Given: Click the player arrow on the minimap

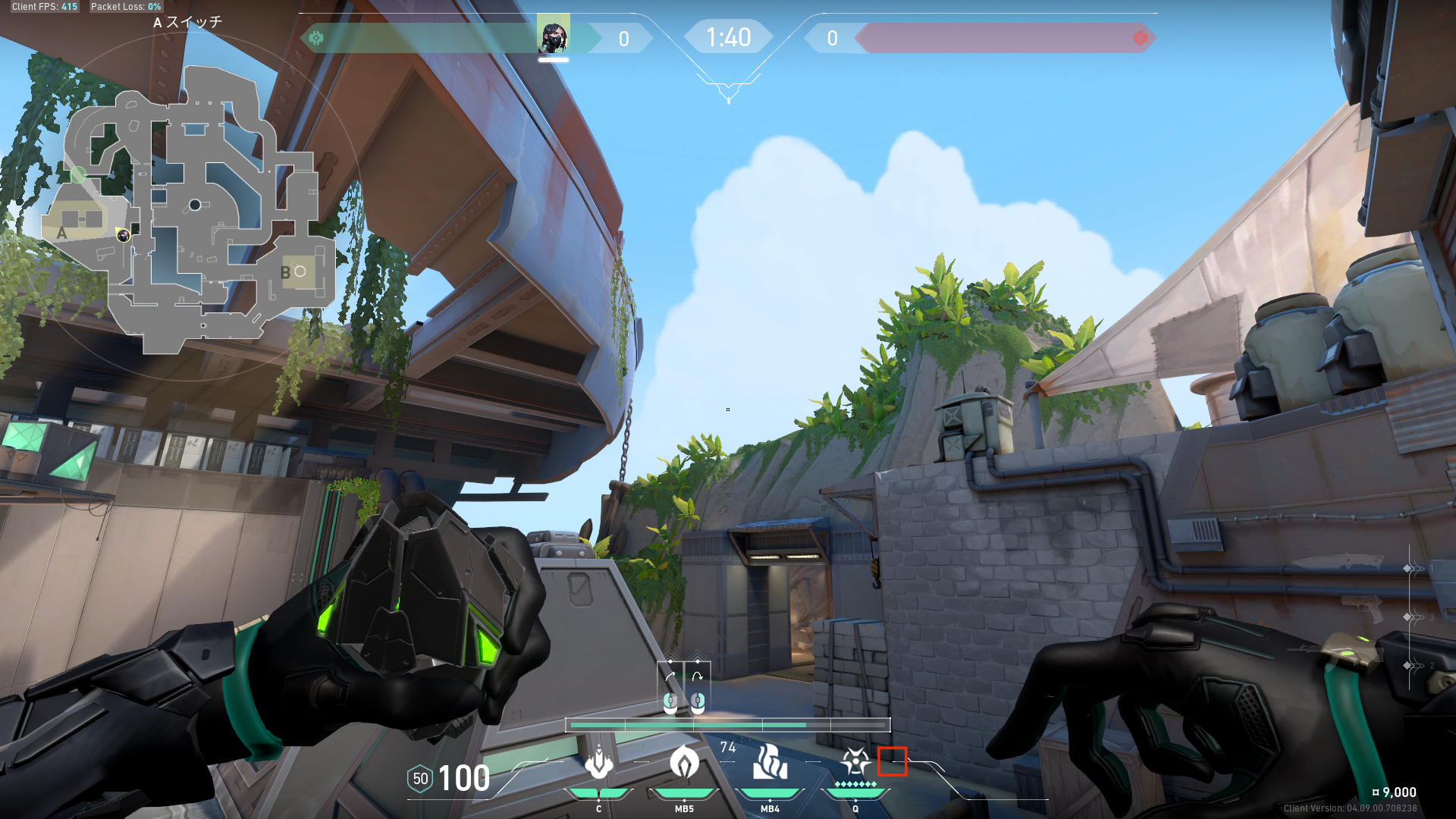Looking at the screenshot, I should coord(123,236).
